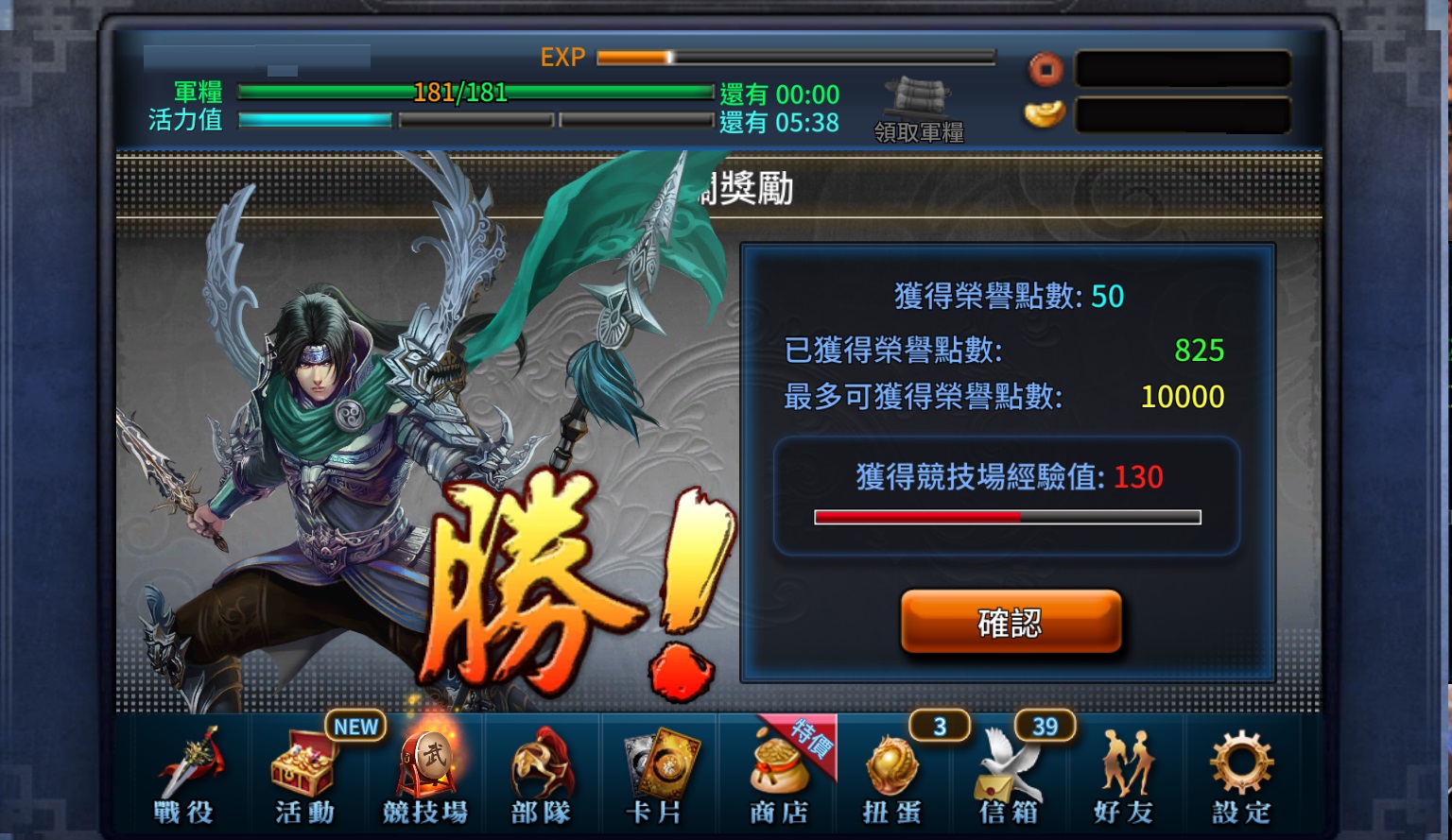The height and width of the screenshot is (840, 1452).
Task: Open the 部隊 troops formation screen
Action: [542, 775]
